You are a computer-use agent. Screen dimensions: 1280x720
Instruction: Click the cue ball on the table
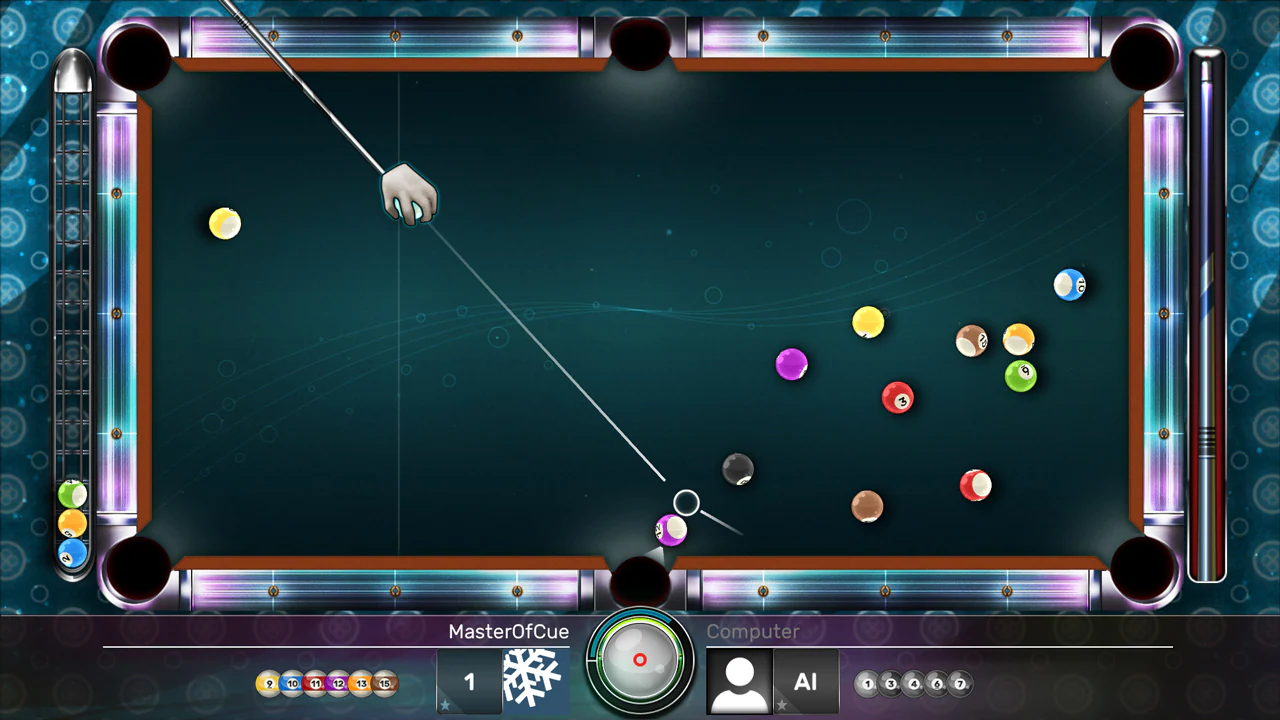pyautogui.click(x=686, y=502)
